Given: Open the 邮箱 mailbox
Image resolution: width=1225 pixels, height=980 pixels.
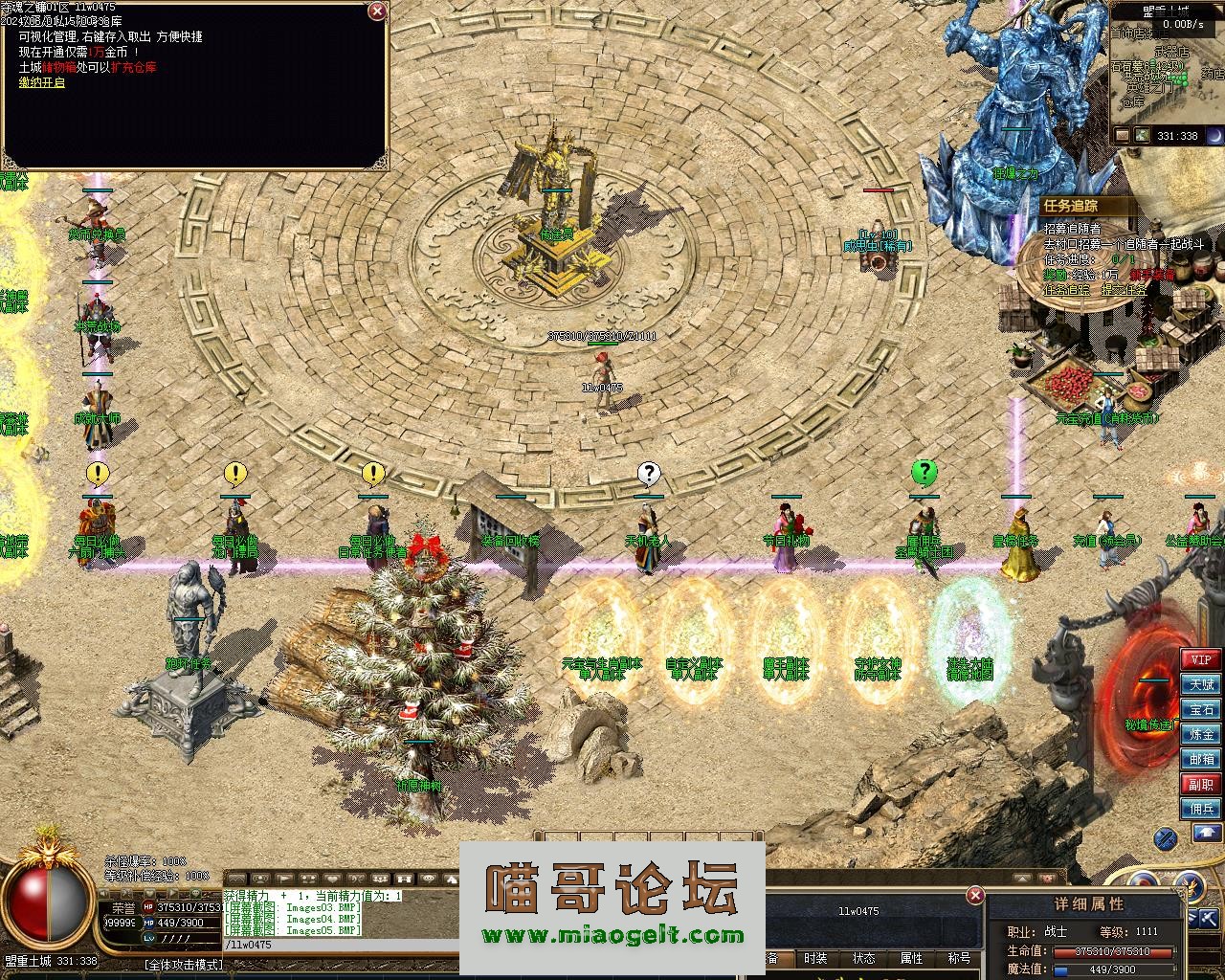Looking at the screenshot, I should (x=1201, y=759).
